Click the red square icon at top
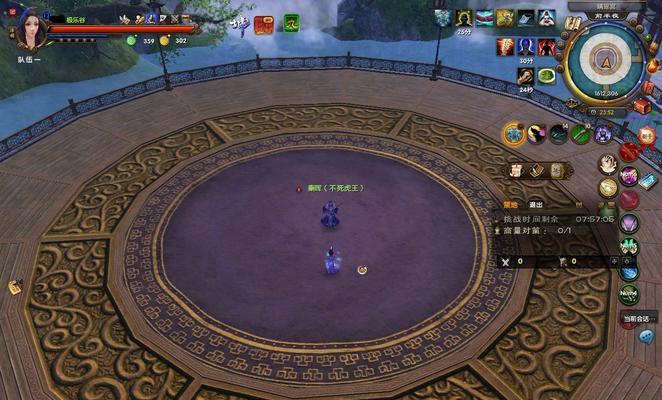The image size is (662, 400). [x=263, y=24]
